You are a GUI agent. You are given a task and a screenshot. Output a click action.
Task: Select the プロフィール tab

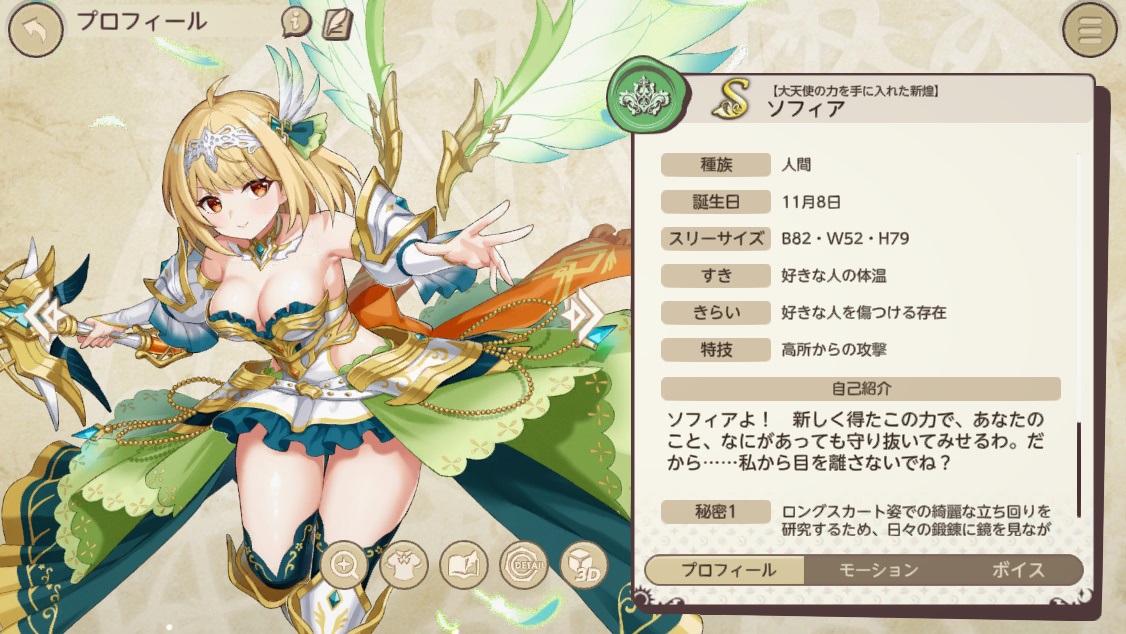coord(727,570)
